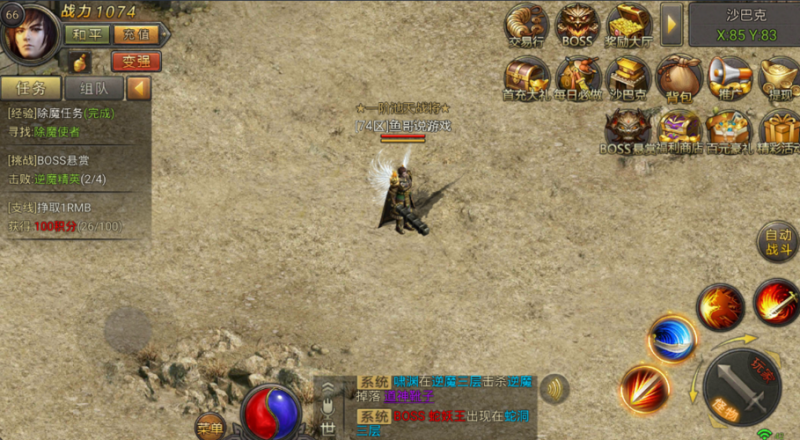The width and height of the screenshot is (800, 440).
Task: Switch to the 组队 team tab
Action: pos(94,88)
